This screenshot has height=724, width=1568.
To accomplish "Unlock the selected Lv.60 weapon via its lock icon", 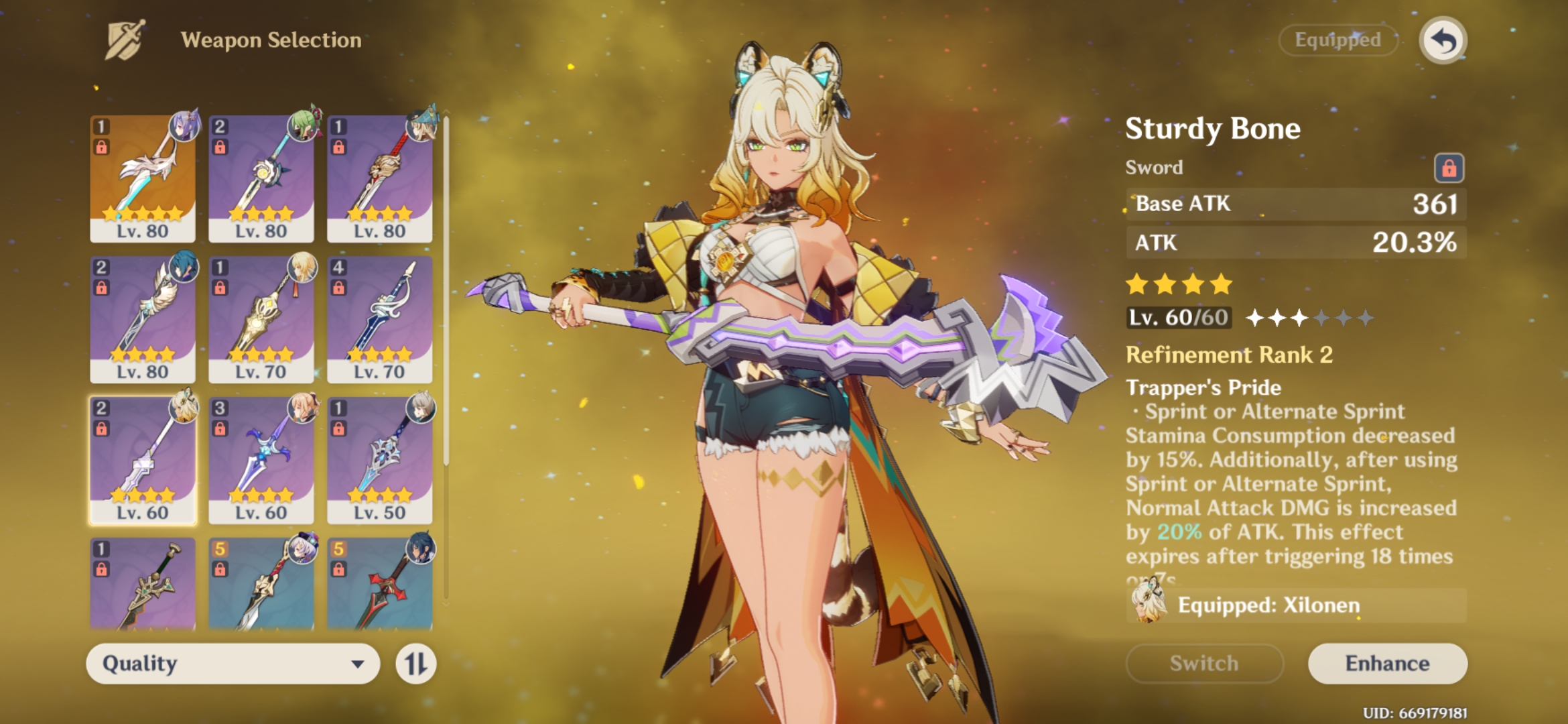I will point(101,429).
